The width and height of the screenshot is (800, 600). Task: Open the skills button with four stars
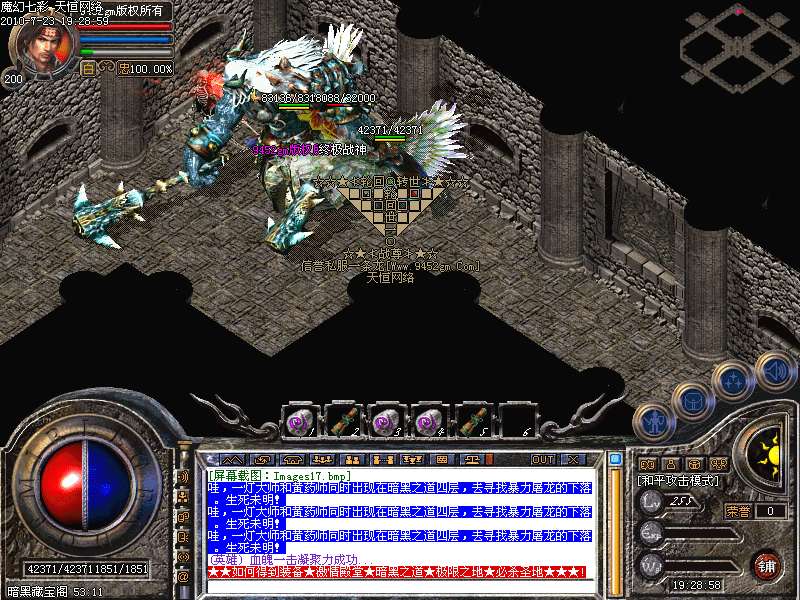click(733, 381)
